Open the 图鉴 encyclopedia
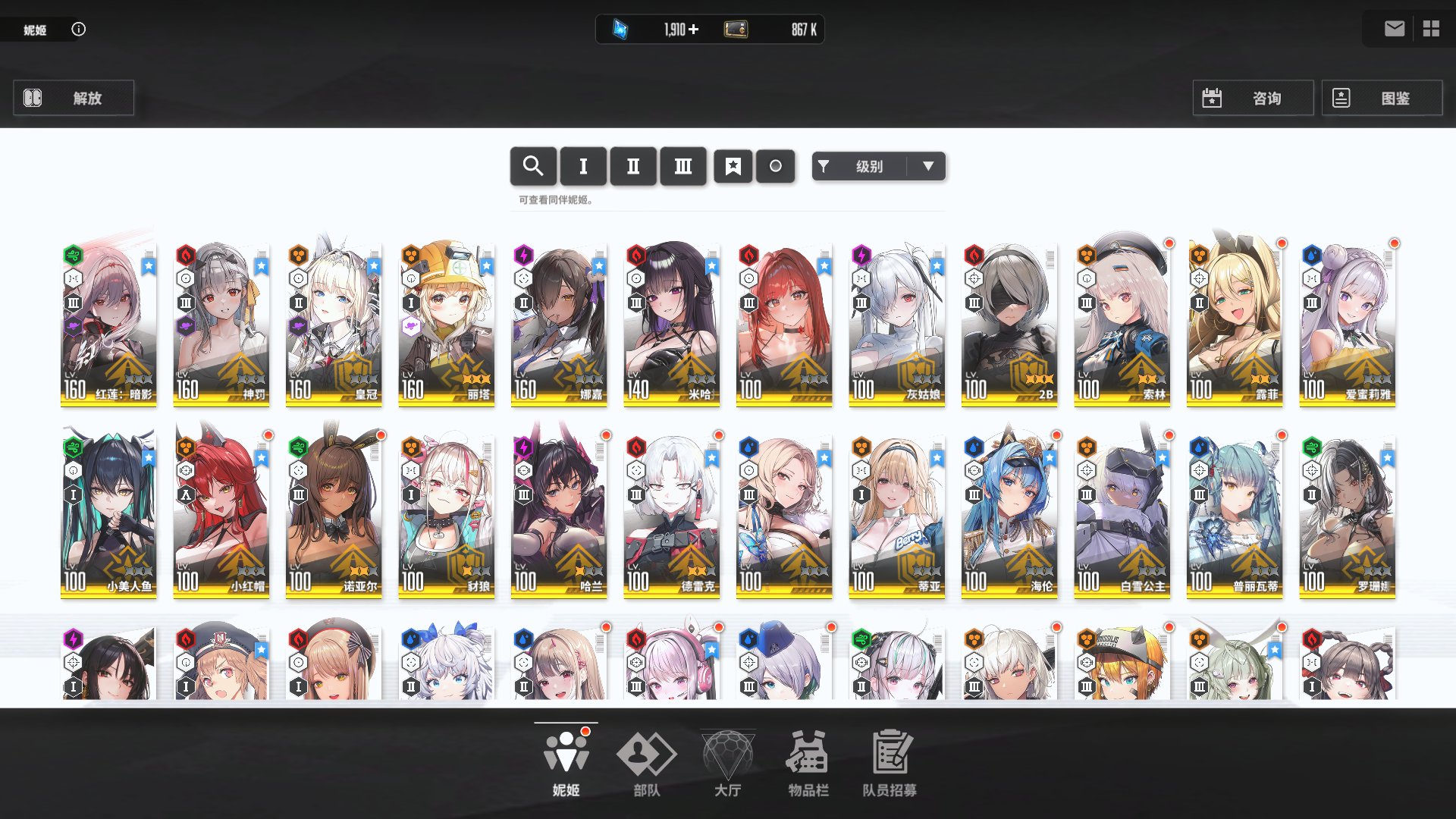Image resolution: width=1456 pixels, height=819 pixels. 1381,98
